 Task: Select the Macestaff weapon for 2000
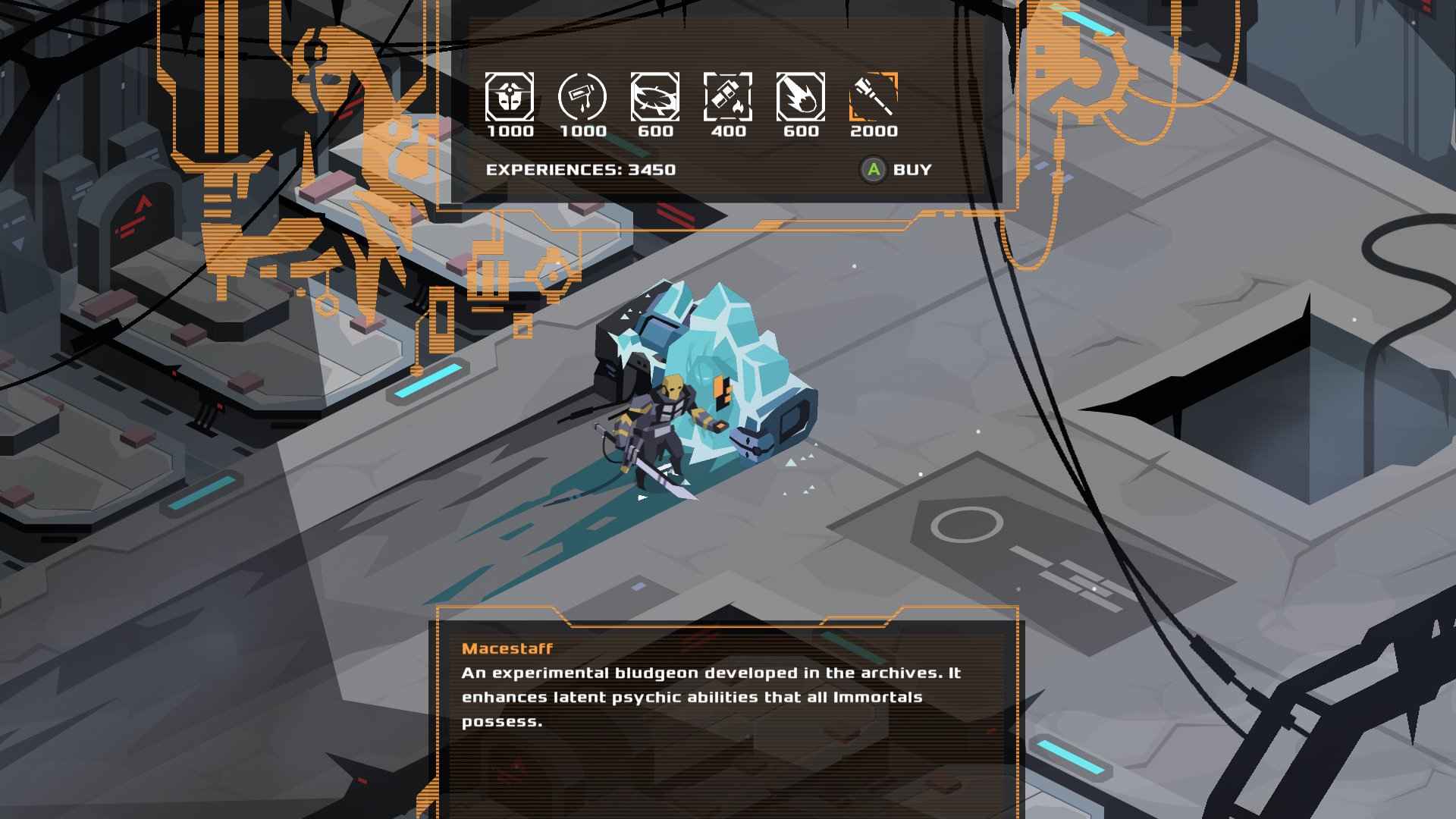pyautogui.click(x=874, y=97)
